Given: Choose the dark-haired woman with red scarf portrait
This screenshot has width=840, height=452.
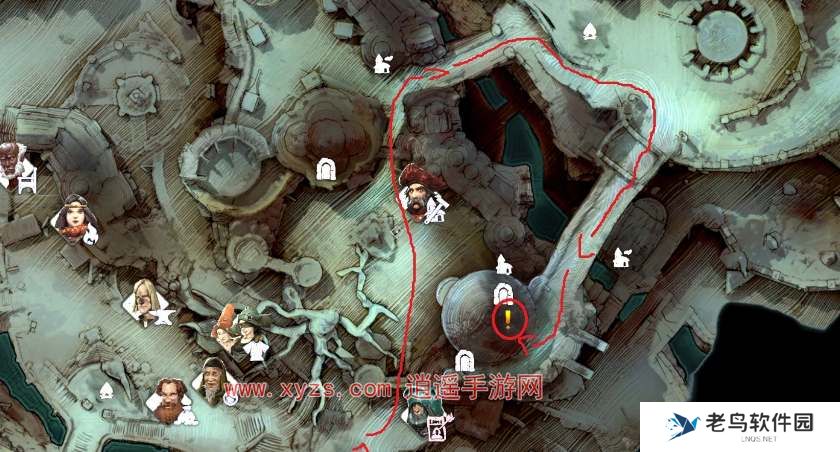Looking at the screenshot, I should point(73,216).
